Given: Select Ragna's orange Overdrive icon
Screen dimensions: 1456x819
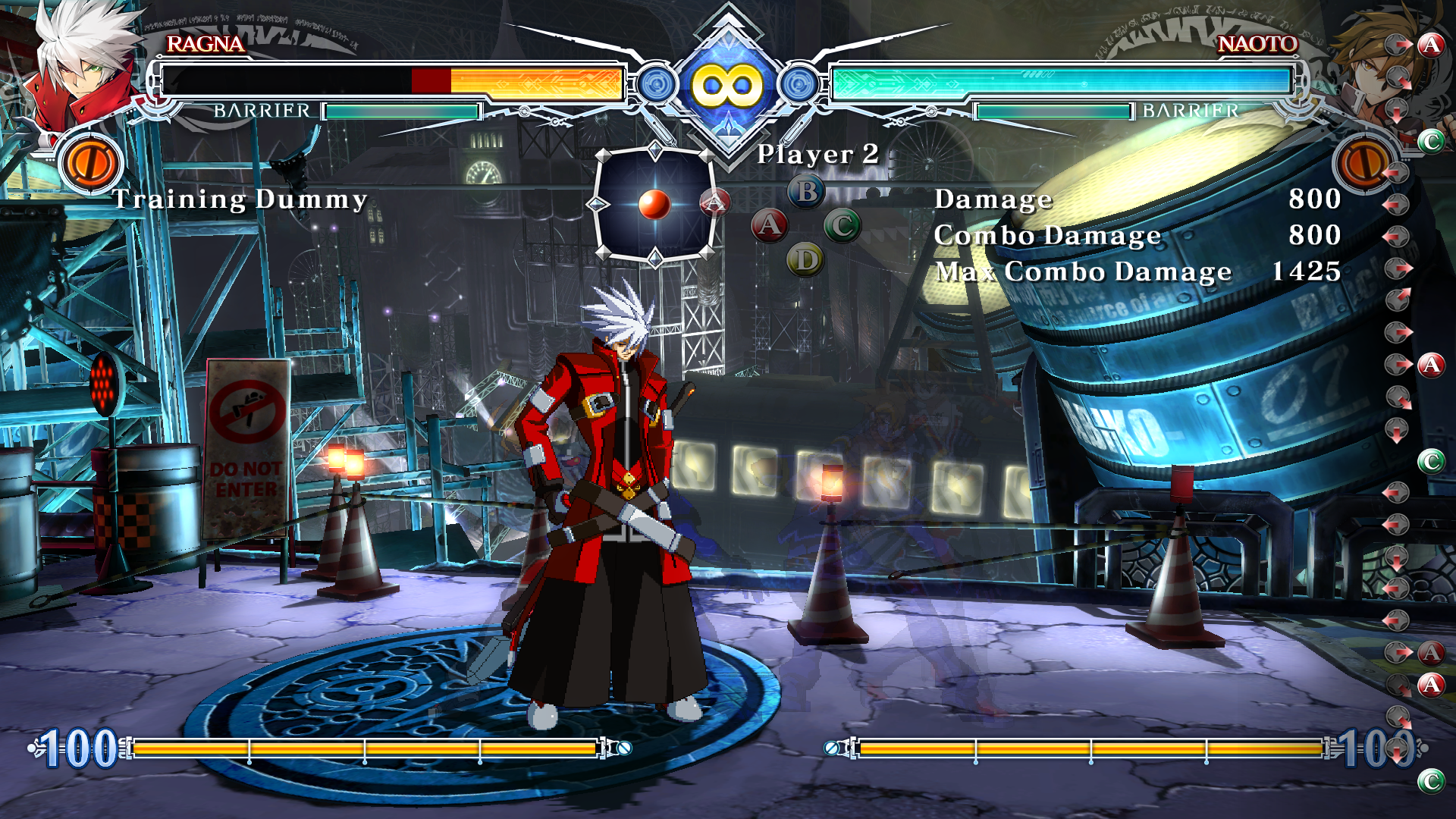Looking at the screenshot, I should click(91, 163).
